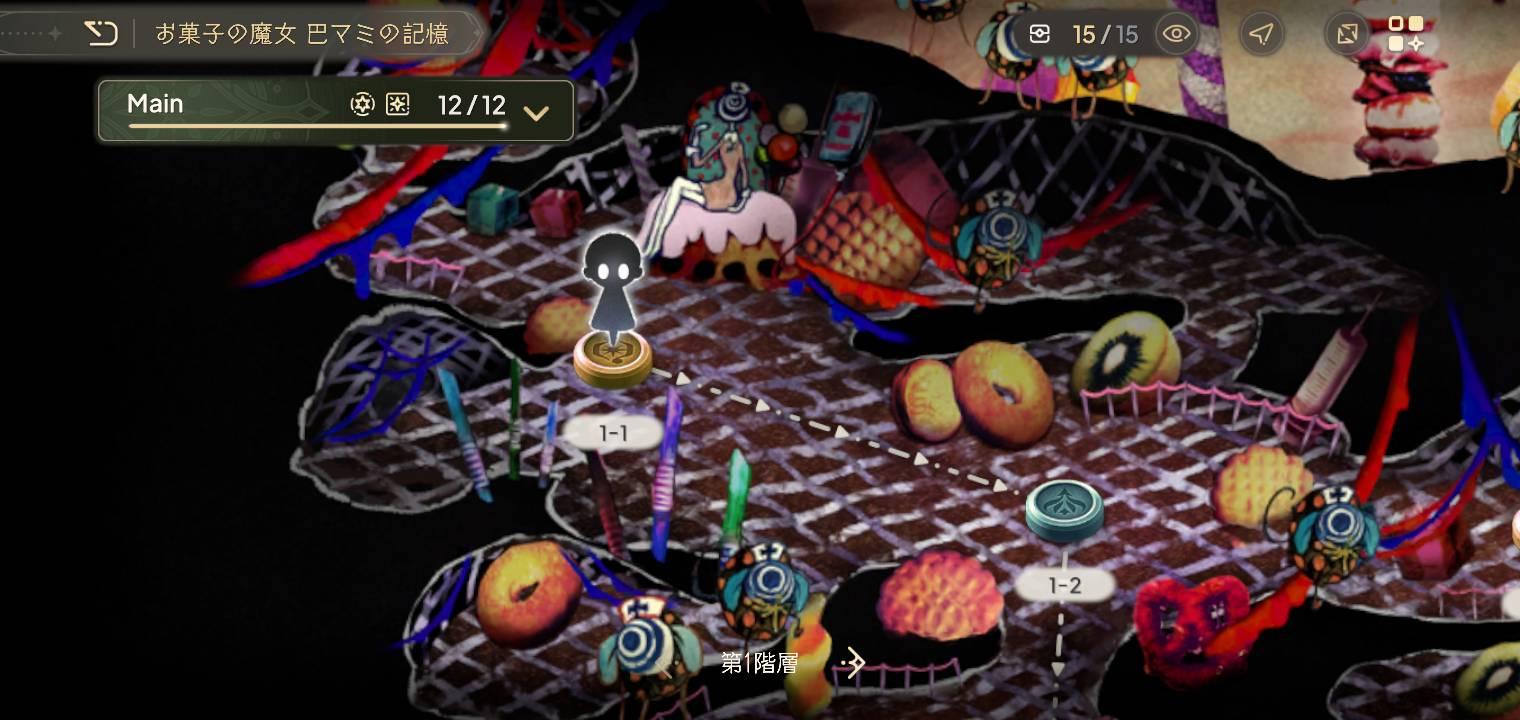Open the currency counter icon showing 15/15
The image size is (1520, 720).
pyautogui.click(x=1040, y=33)
